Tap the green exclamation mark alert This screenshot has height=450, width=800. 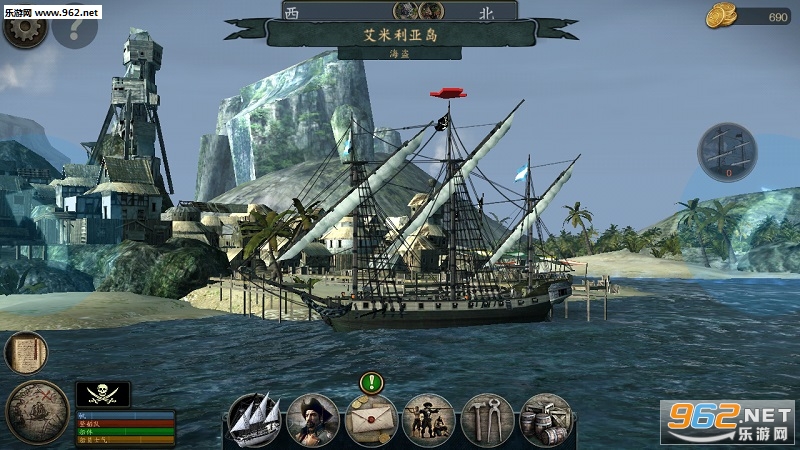(x=372, y=382)
